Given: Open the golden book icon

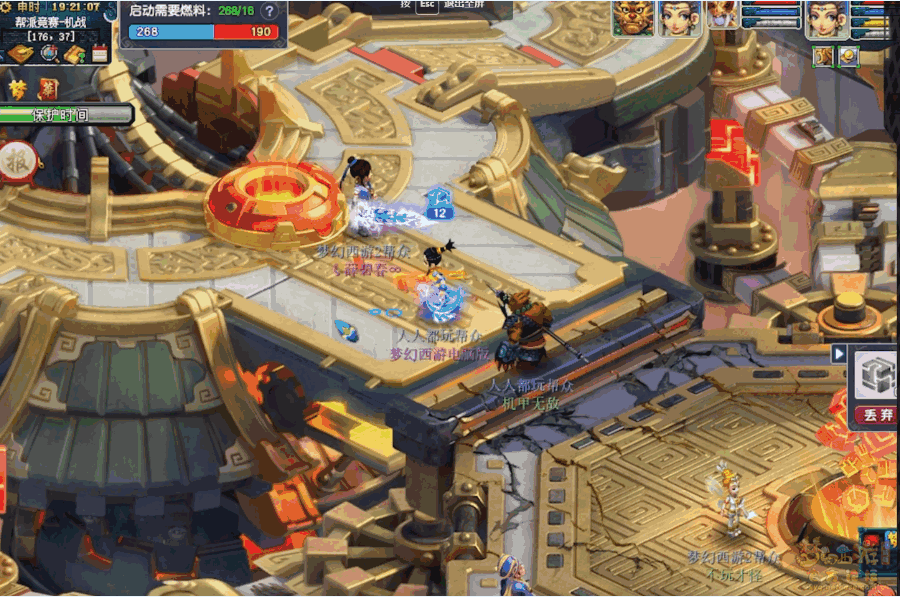Looking at the screenshot, I should (19, 54).
